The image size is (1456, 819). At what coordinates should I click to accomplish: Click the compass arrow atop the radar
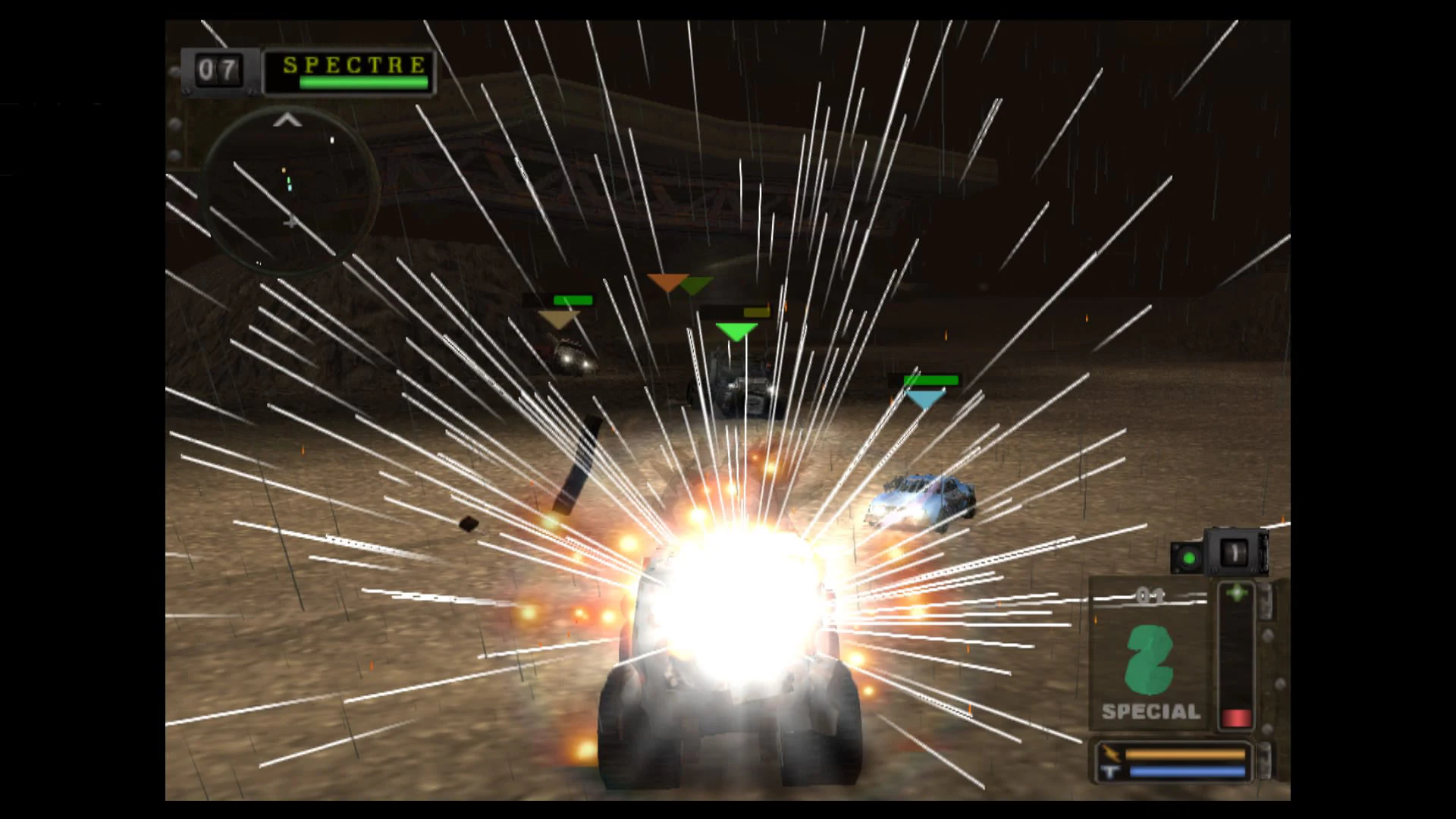point(287,121)
